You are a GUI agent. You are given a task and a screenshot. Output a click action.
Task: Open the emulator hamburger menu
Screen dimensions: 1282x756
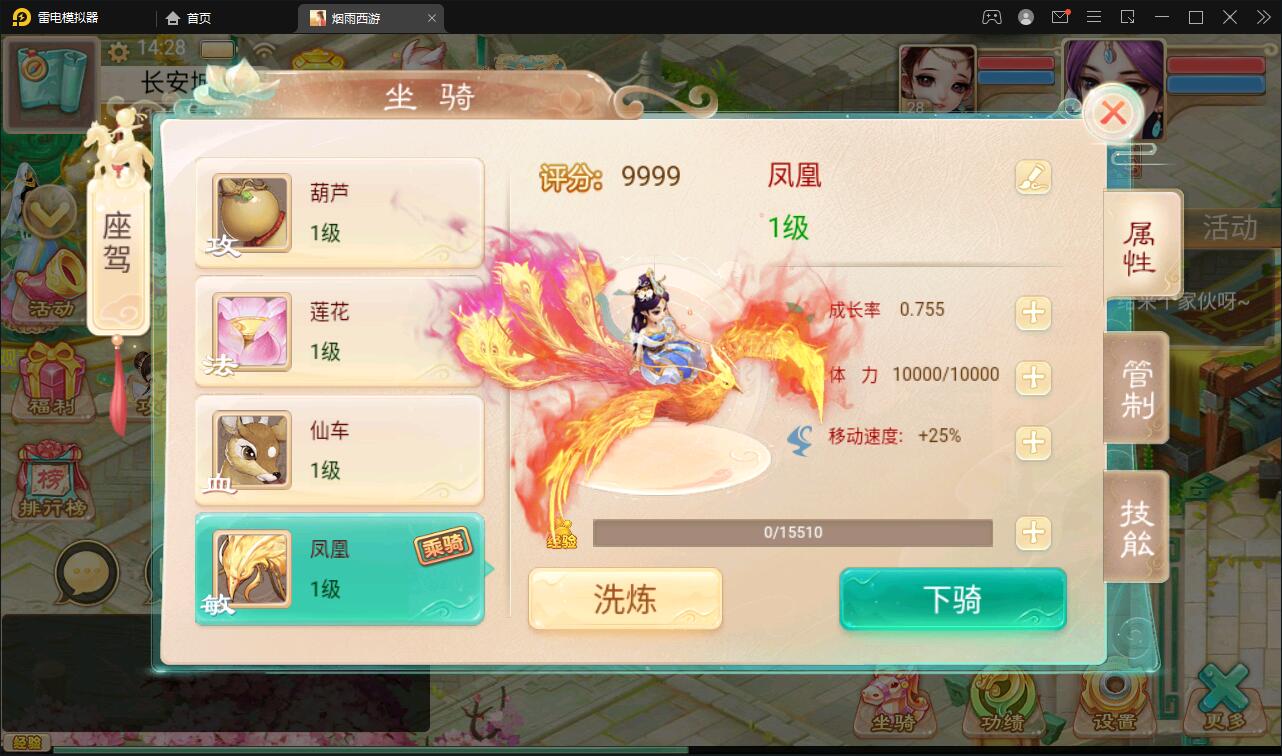pos(1095,17)
